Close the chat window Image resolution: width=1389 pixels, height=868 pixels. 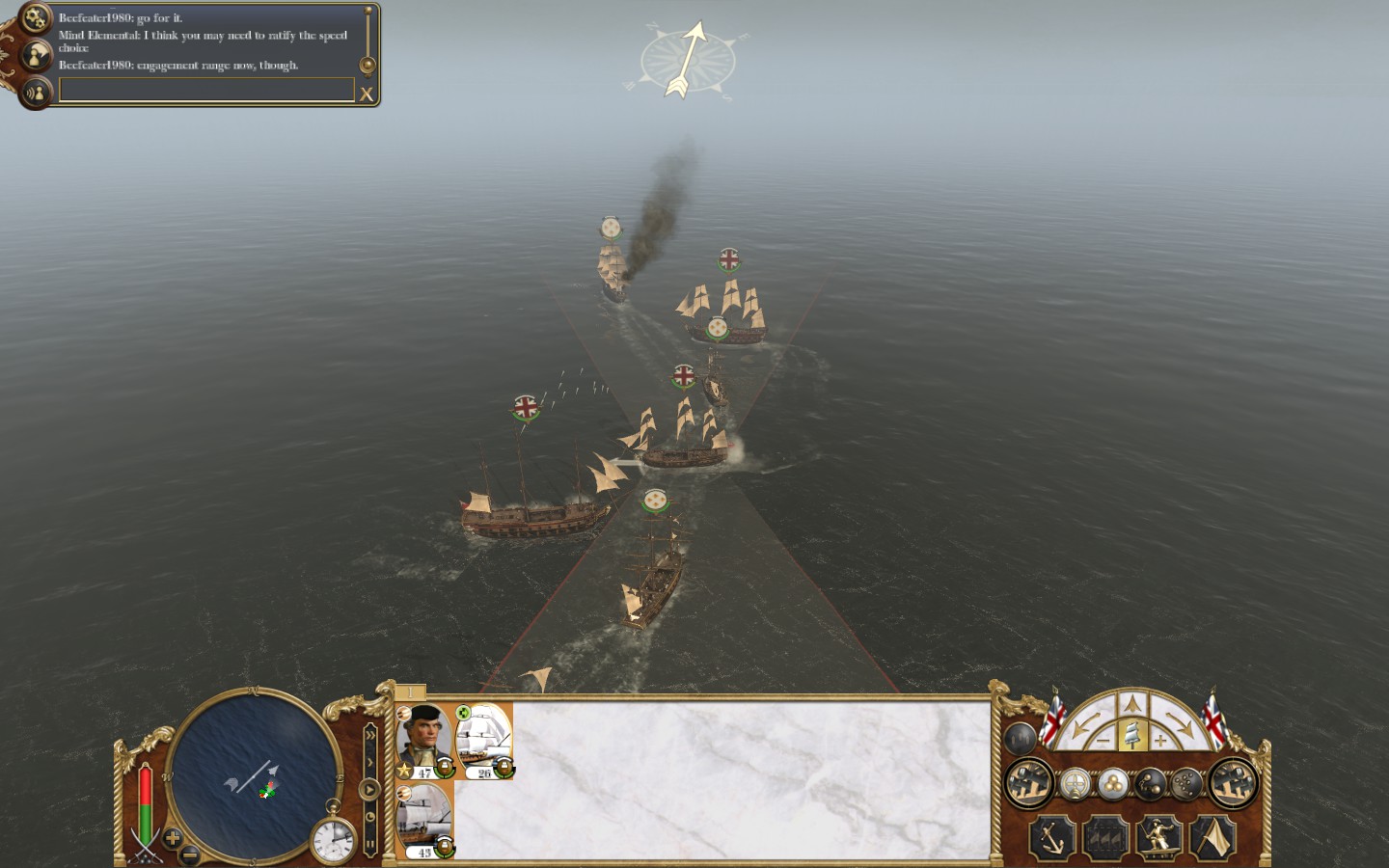click(367, 94)
